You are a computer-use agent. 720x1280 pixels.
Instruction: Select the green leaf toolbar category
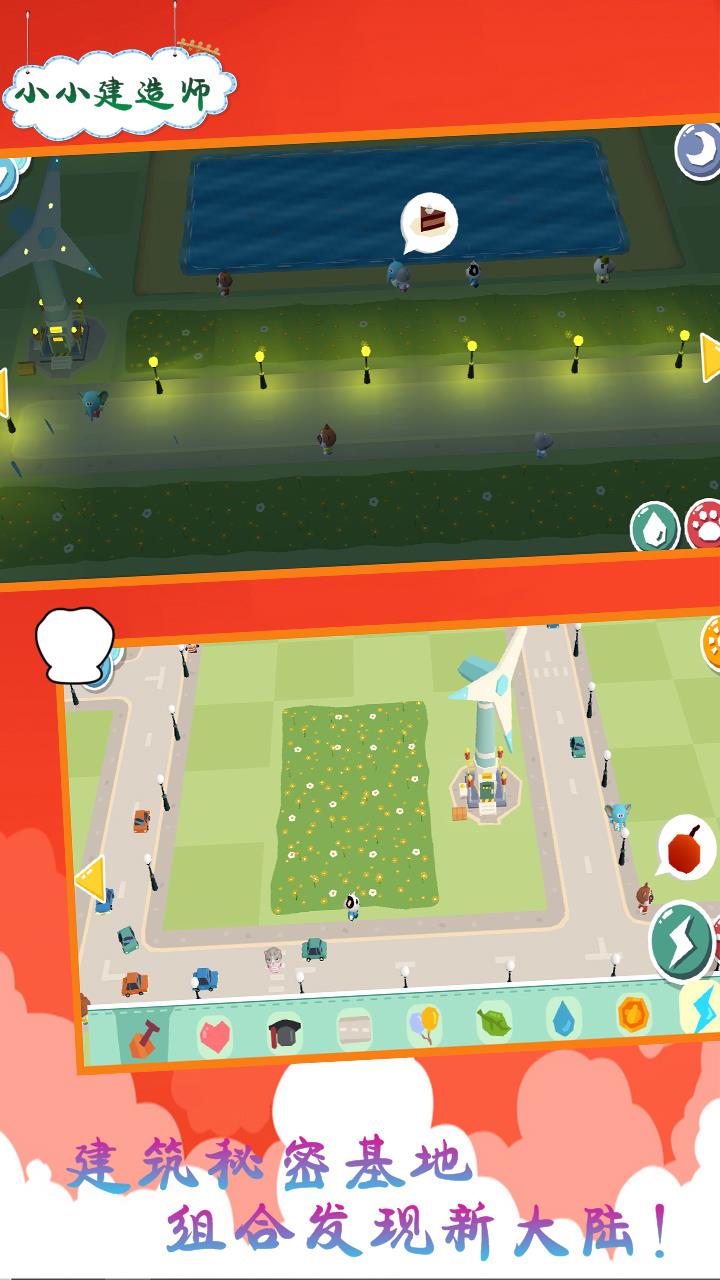(494, 1021)
